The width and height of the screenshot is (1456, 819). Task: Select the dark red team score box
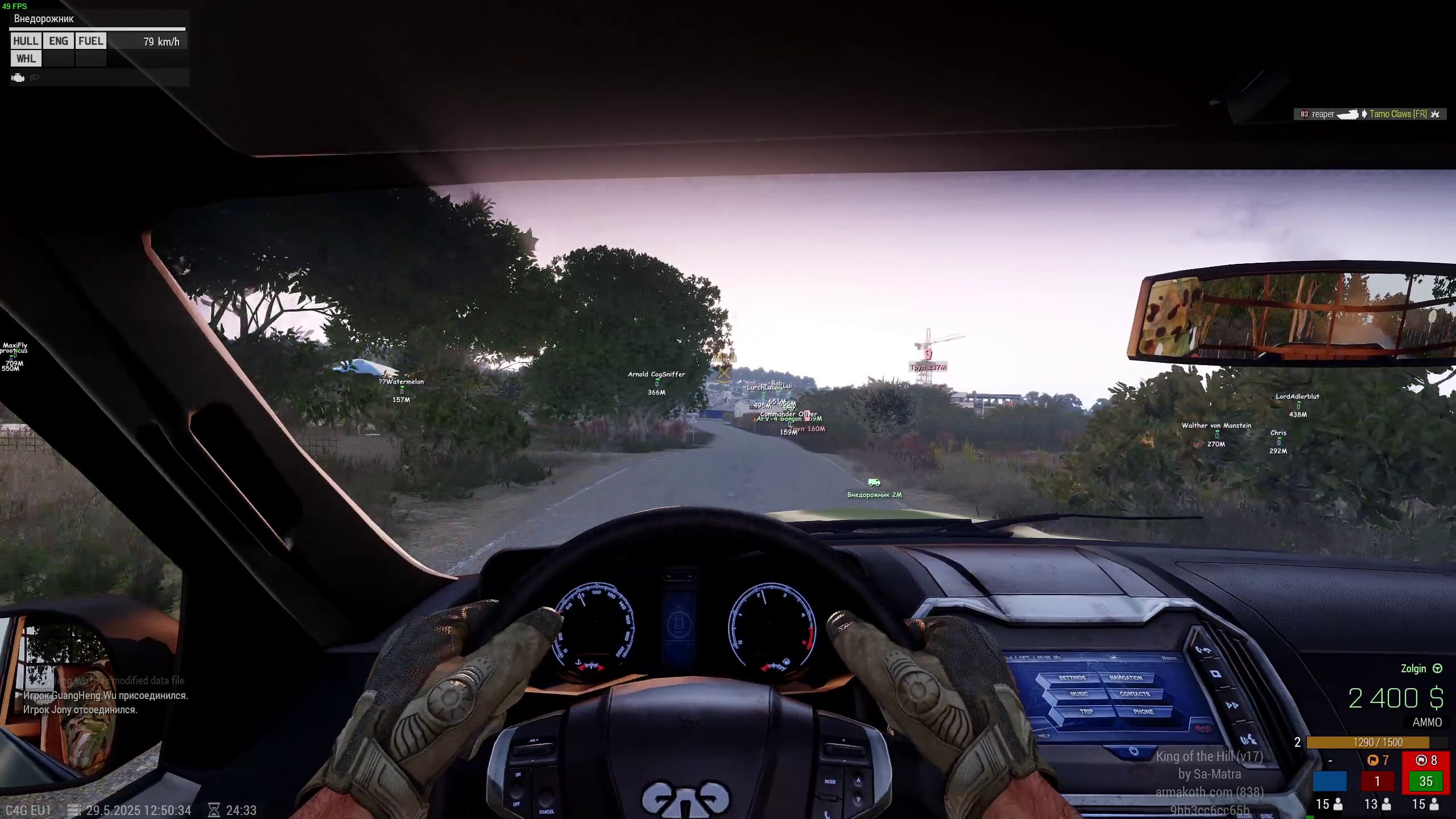[x=1377, y=781]
